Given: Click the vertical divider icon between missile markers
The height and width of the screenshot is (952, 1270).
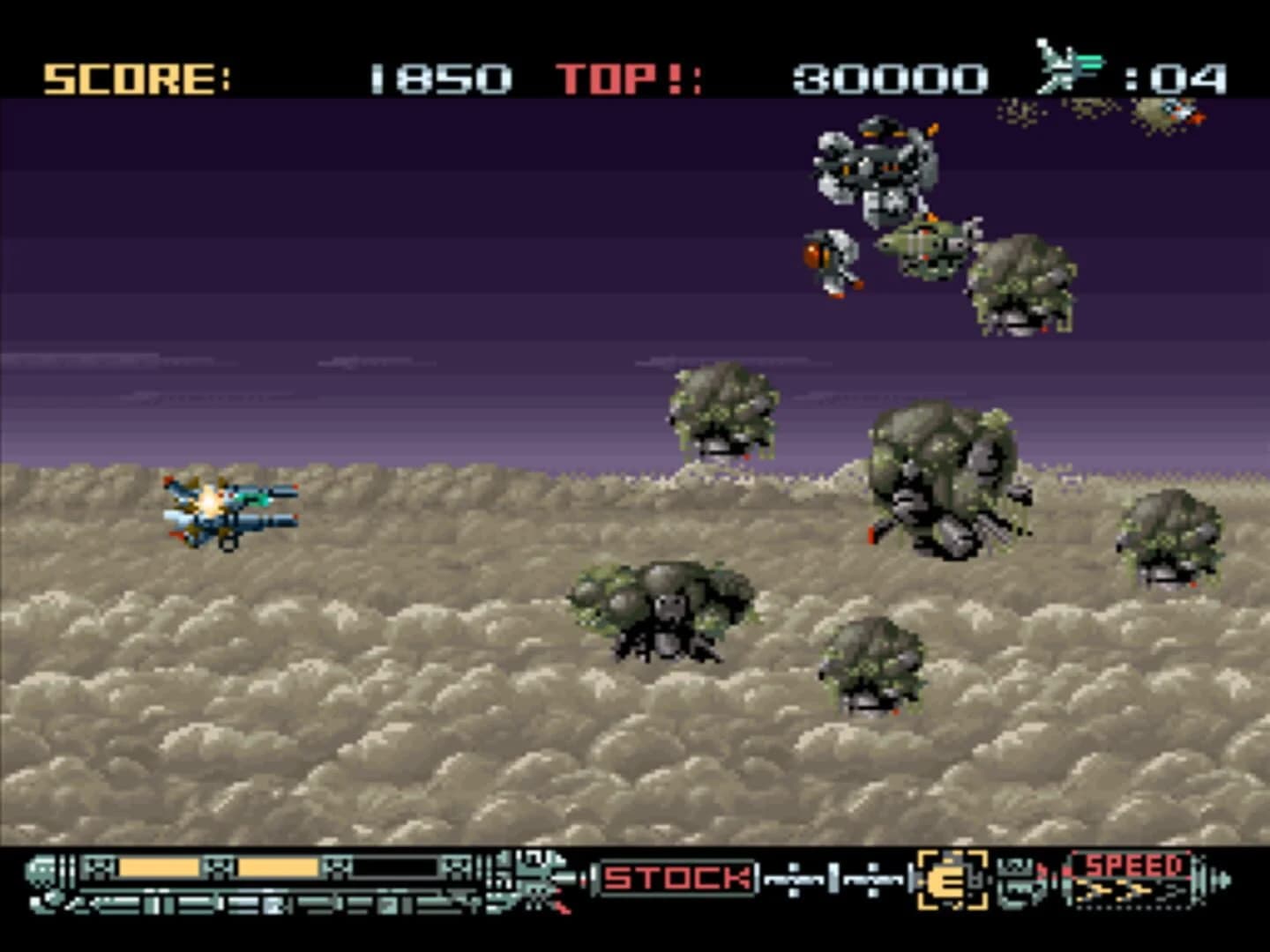Looking at the screenshot, I should point(833,879).
